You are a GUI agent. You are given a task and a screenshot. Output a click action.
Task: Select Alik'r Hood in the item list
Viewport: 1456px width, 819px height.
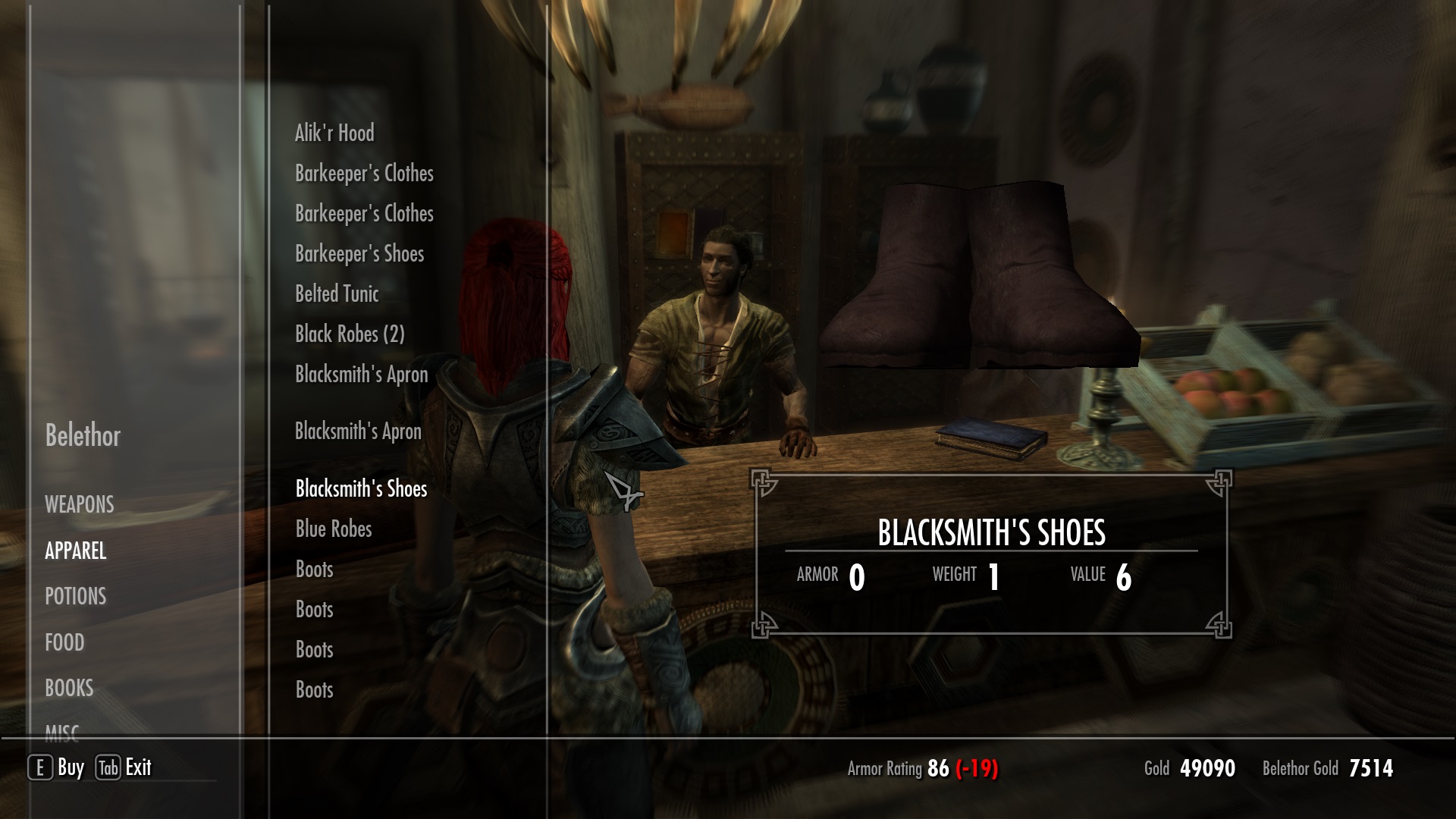[x=334, y=133]
